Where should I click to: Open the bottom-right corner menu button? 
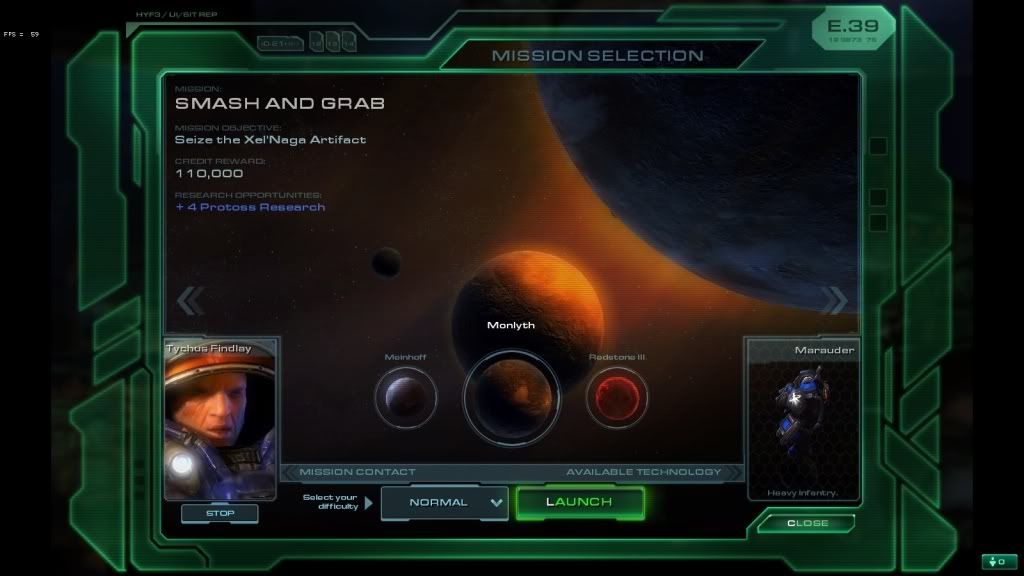[x=999, y=561]
